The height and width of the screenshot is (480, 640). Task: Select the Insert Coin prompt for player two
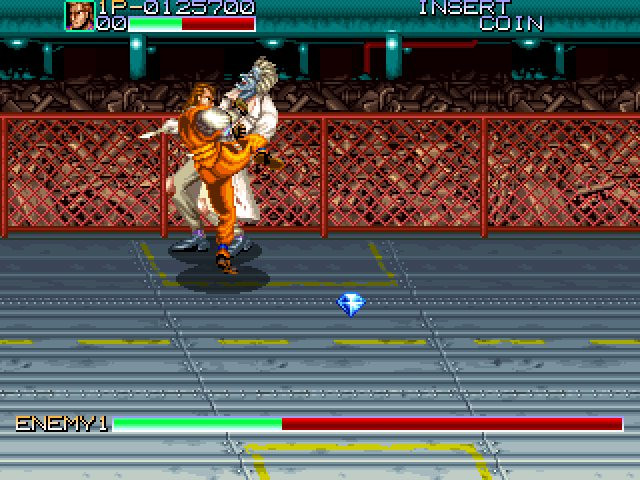[x=480, y=15]
